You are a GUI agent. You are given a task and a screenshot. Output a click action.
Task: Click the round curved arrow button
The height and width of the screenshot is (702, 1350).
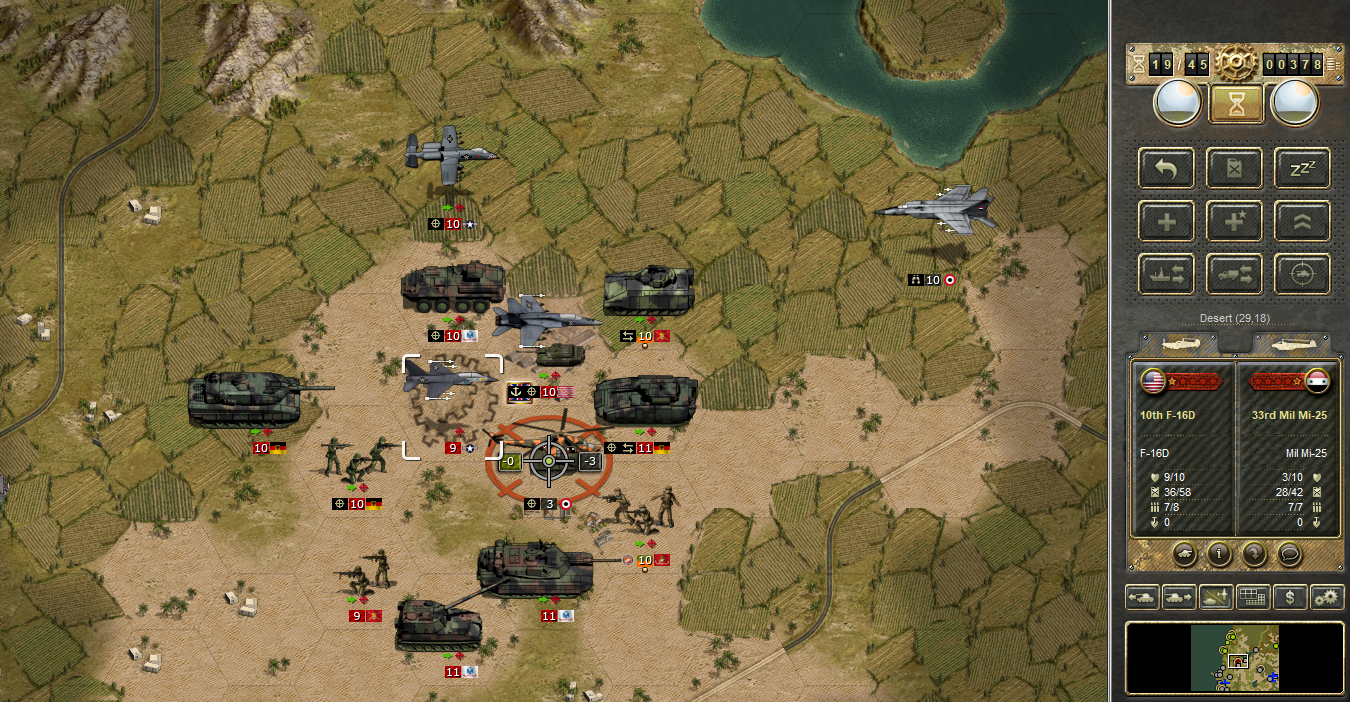point(1254,552)
